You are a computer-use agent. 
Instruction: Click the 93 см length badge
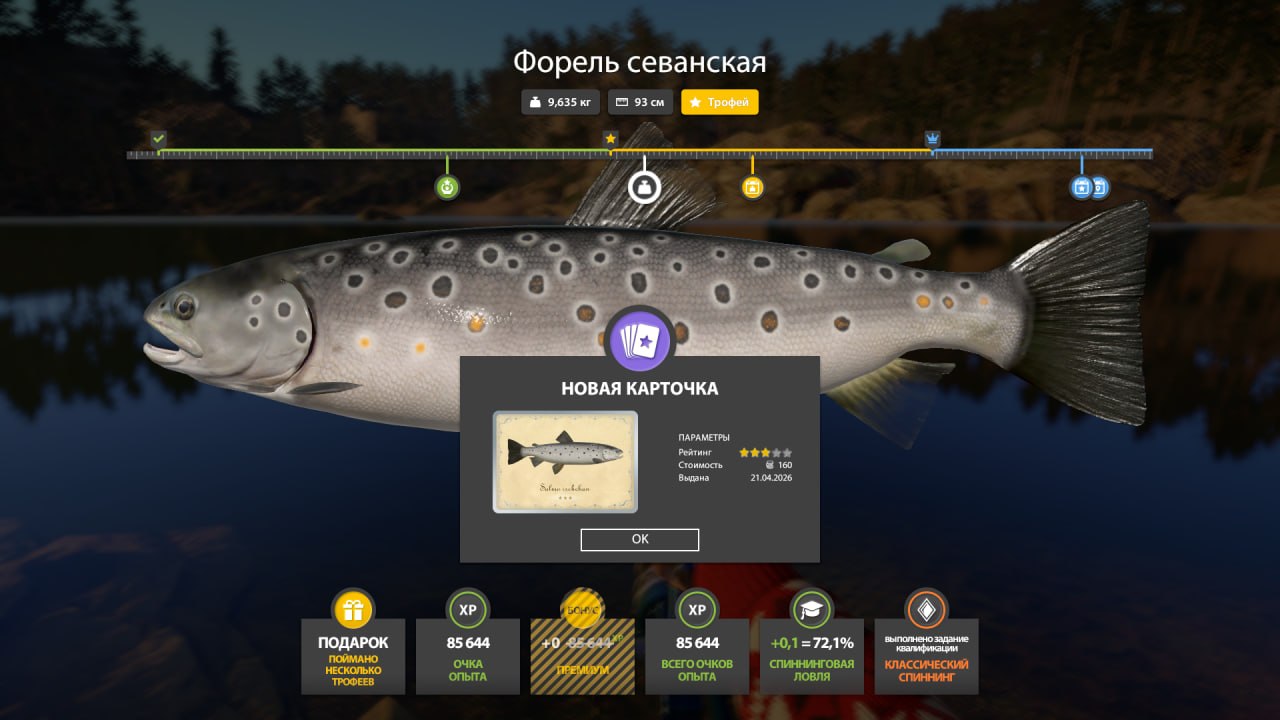click(x=640, y=101)
